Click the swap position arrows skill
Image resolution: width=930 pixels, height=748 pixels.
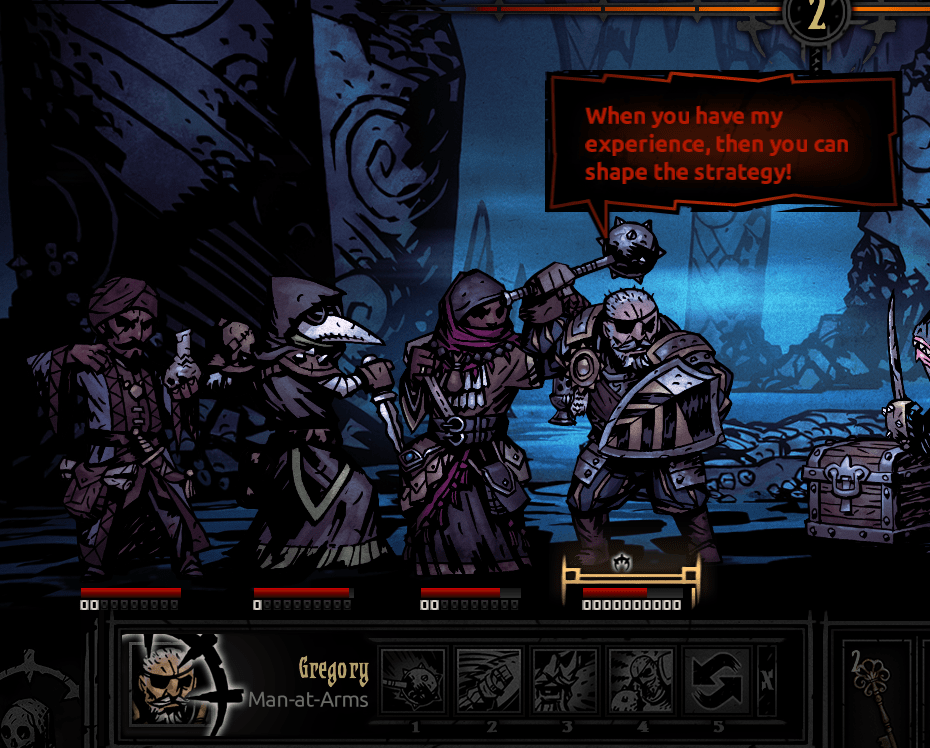click(x=716, y=681)
